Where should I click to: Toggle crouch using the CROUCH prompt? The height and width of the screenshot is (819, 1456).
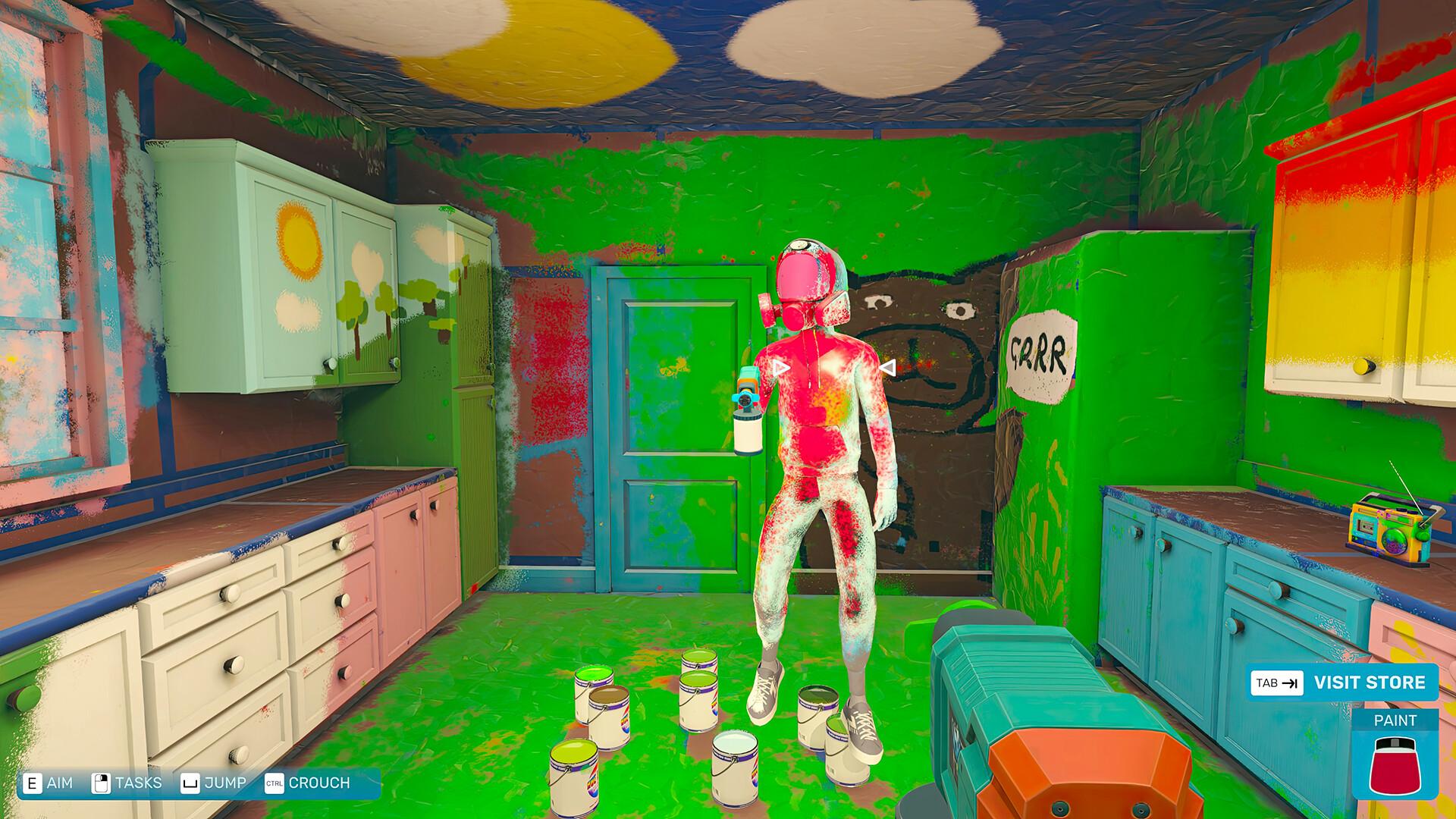pyautogui.click(x=318, y=782)
